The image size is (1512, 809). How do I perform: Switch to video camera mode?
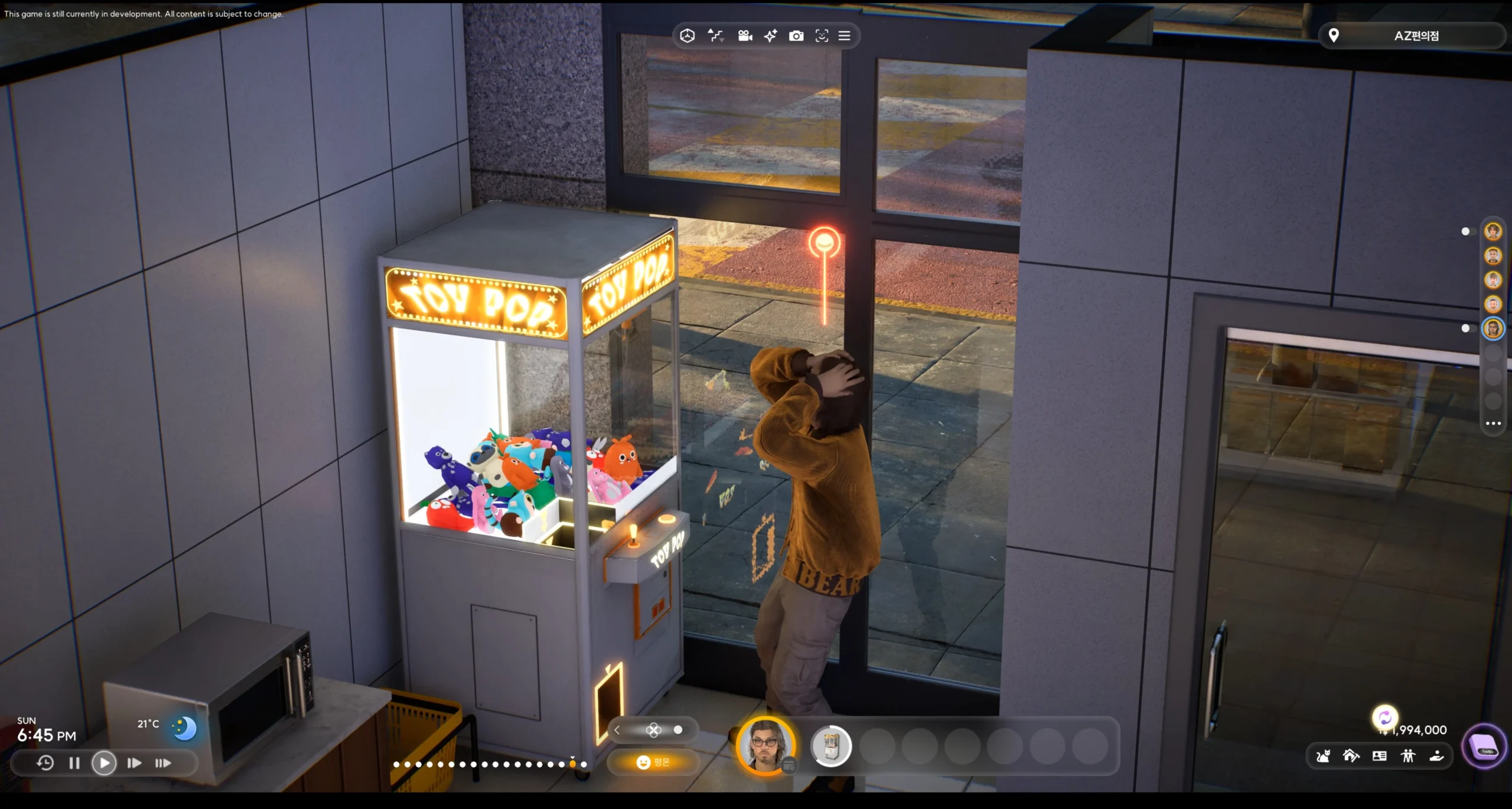(745, 35)
